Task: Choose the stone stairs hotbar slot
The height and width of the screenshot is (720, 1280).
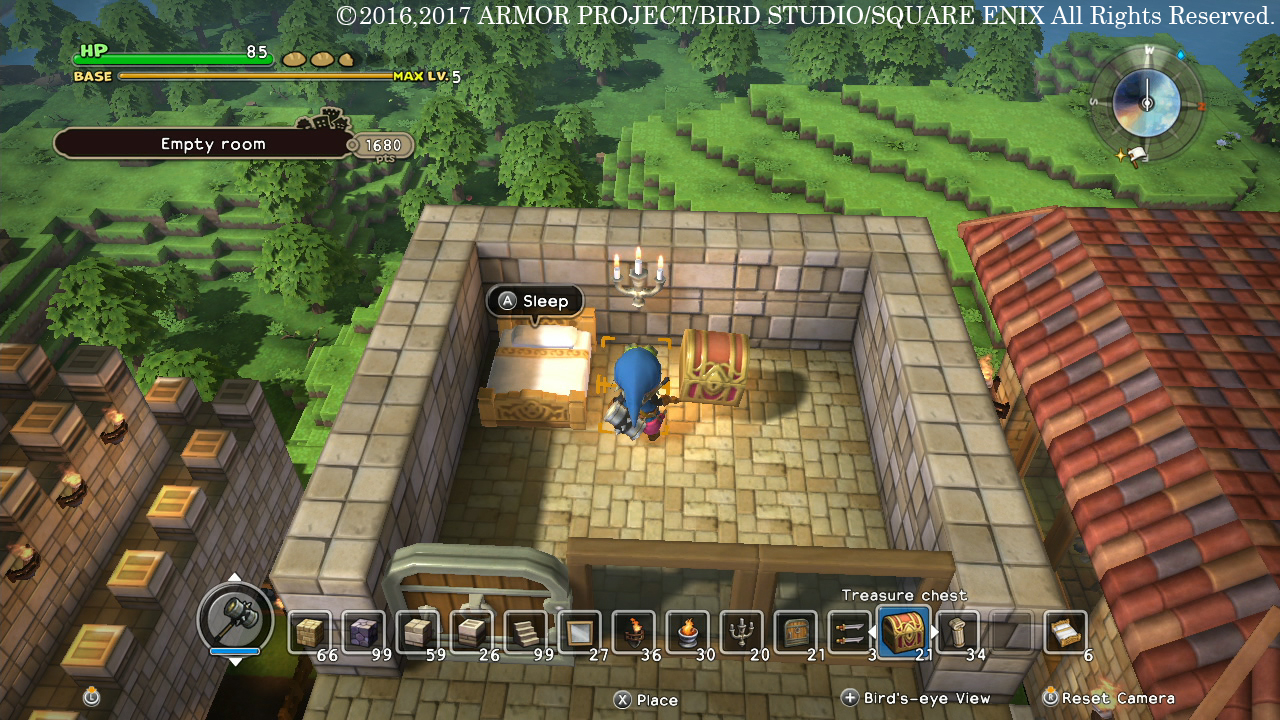Action: click(525, 632)
